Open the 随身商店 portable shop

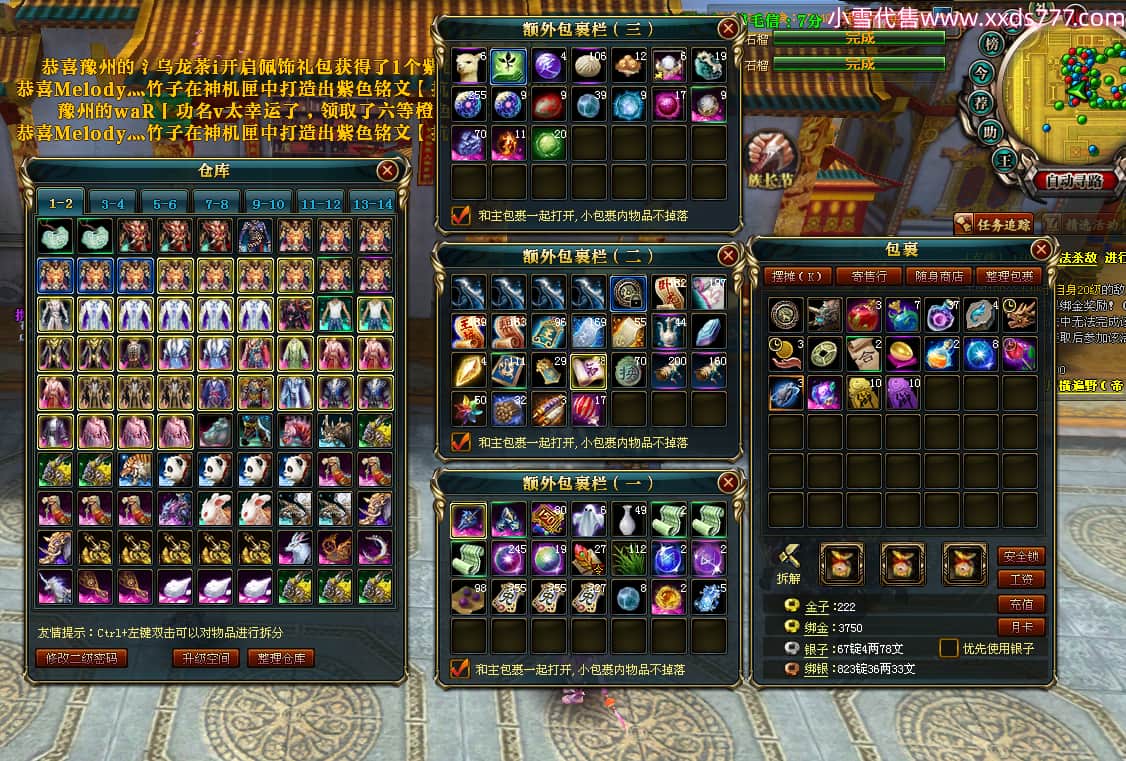pos(942,276)
